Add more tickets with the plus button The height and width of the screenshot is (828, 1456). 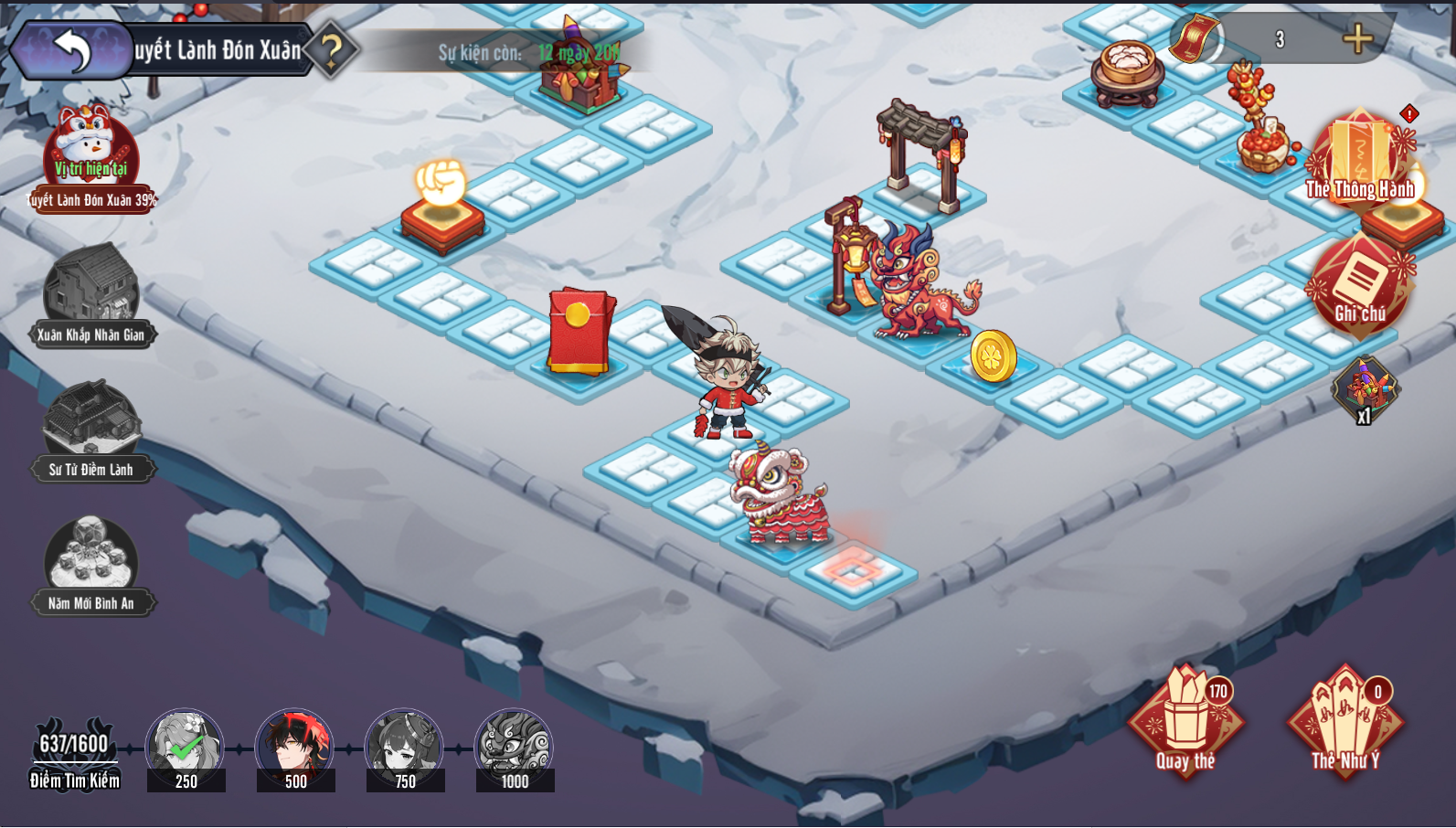click(1357, 38)
